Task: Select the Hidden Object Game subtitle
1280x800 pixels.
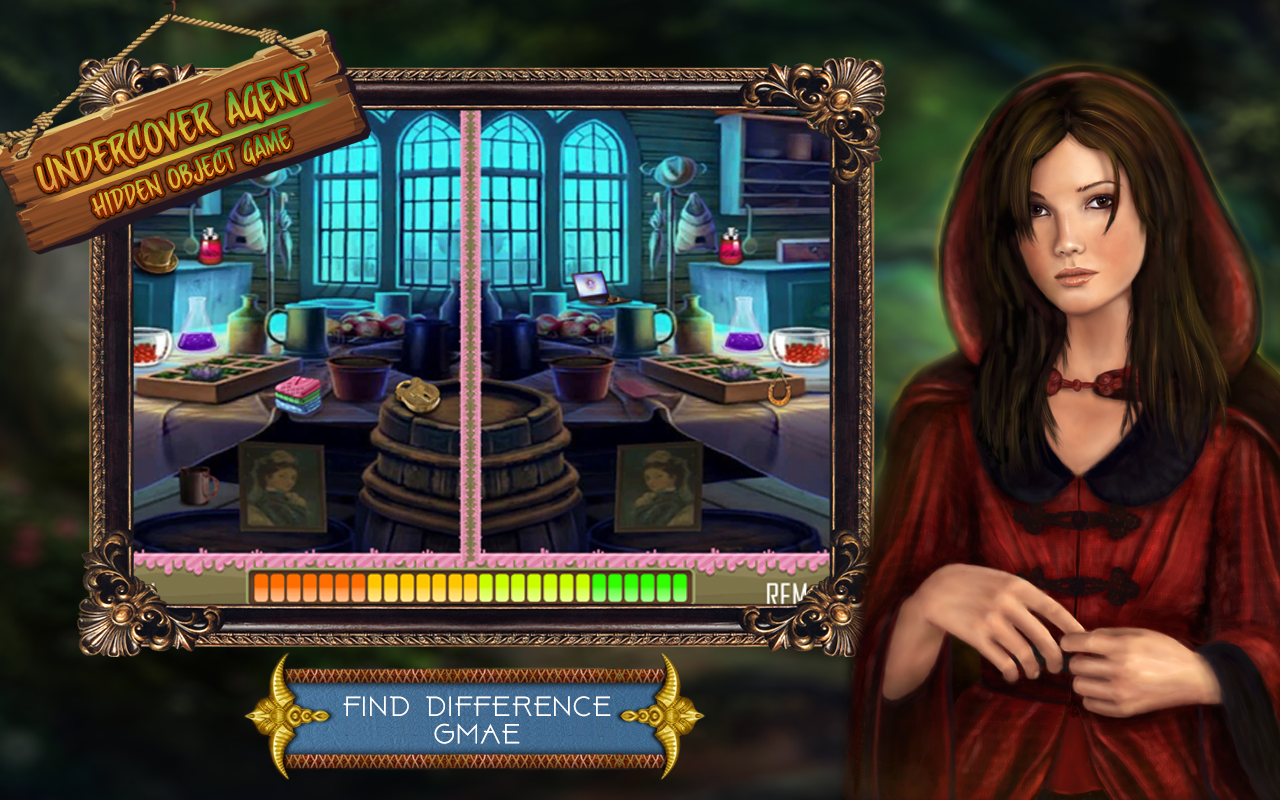Action: (x=185, y=170)
